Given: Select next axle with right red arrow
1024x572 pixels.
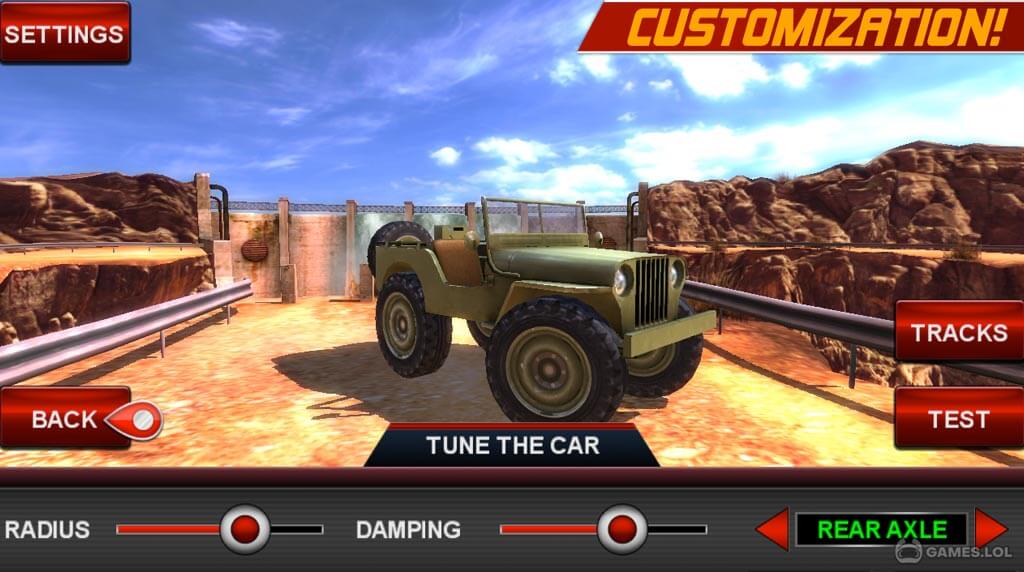Looking at the screenshot, I should tap(990, 528).
